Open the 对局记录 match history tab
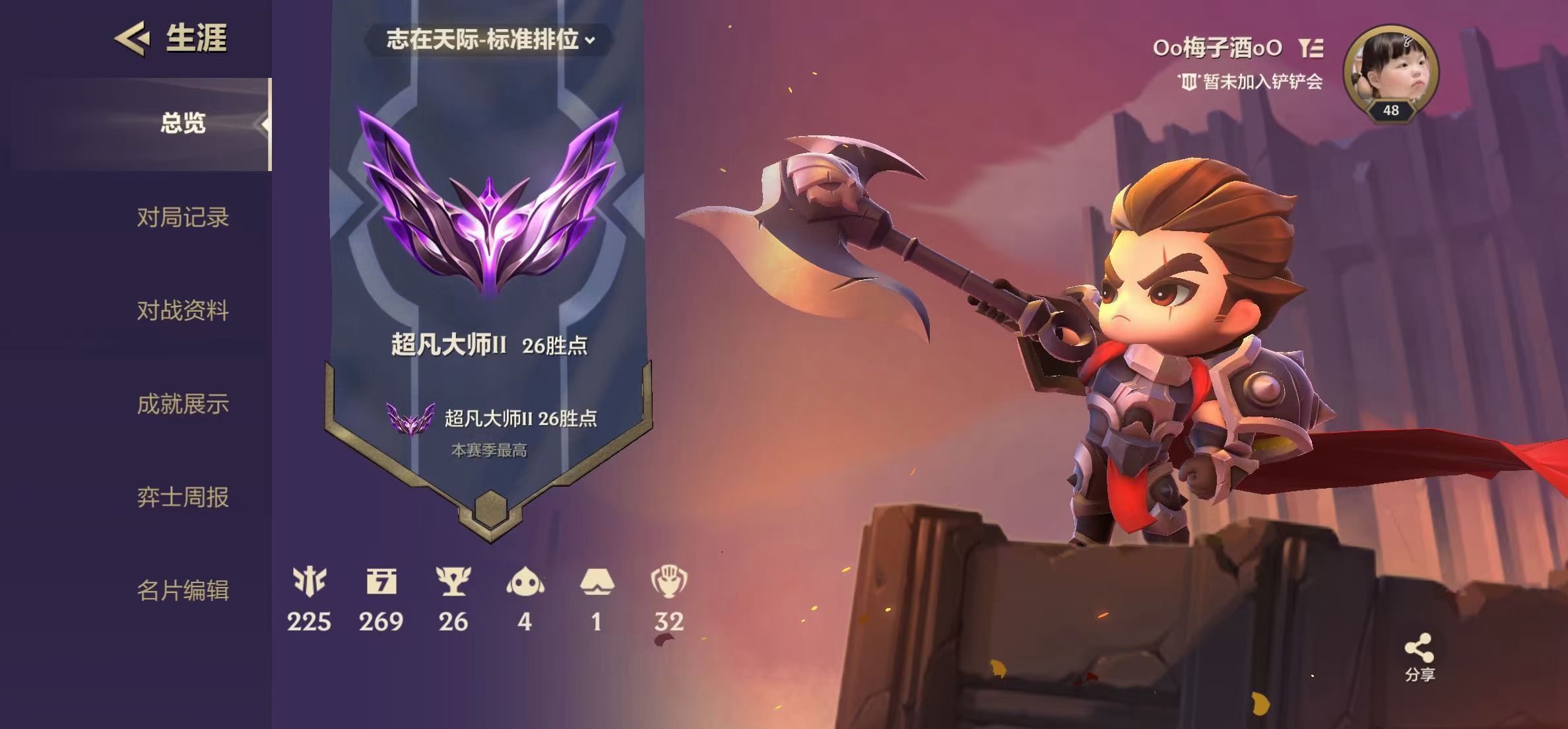 183,217
